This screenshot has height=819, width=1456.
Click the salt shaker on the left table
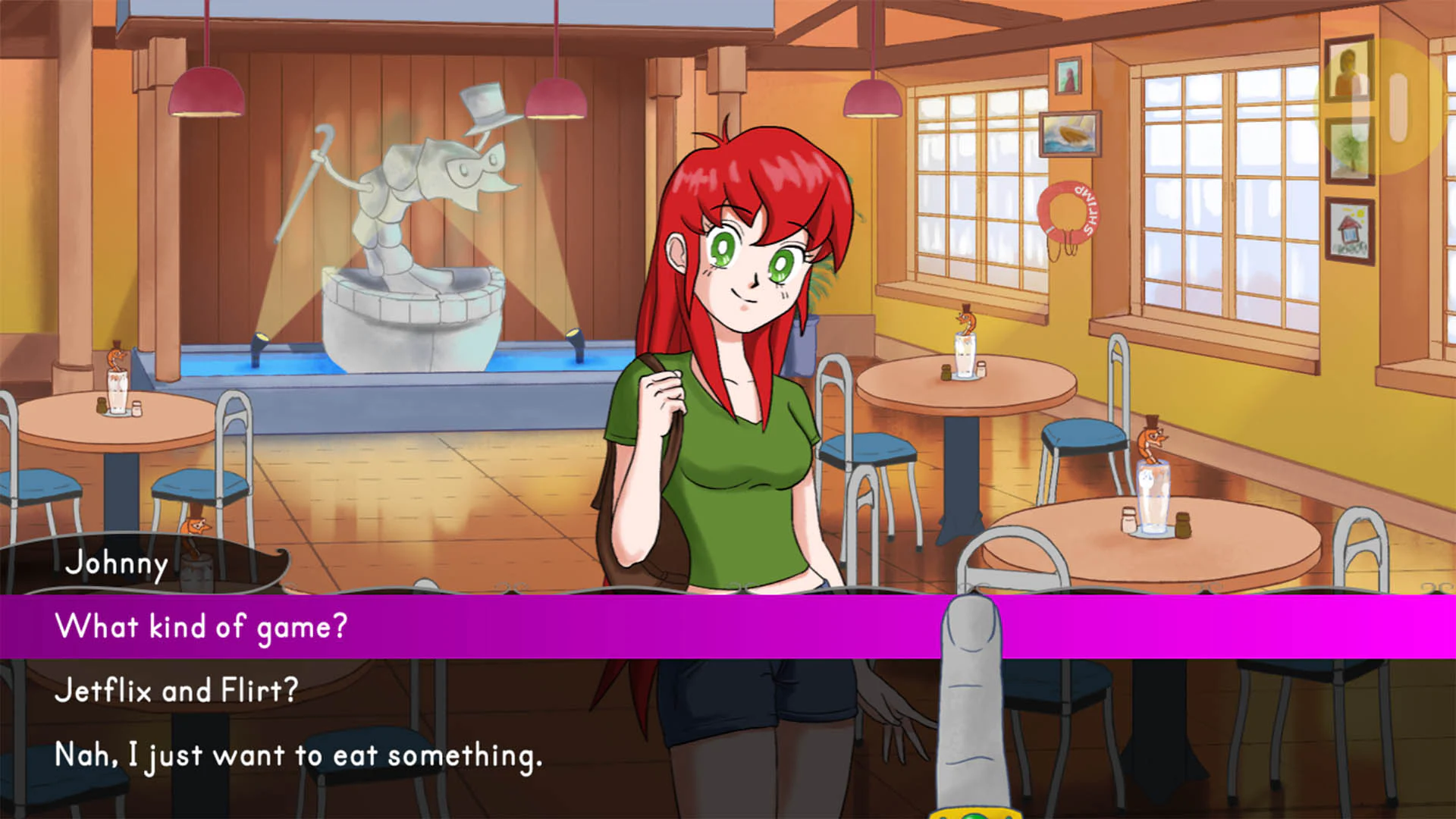point(136,409)
